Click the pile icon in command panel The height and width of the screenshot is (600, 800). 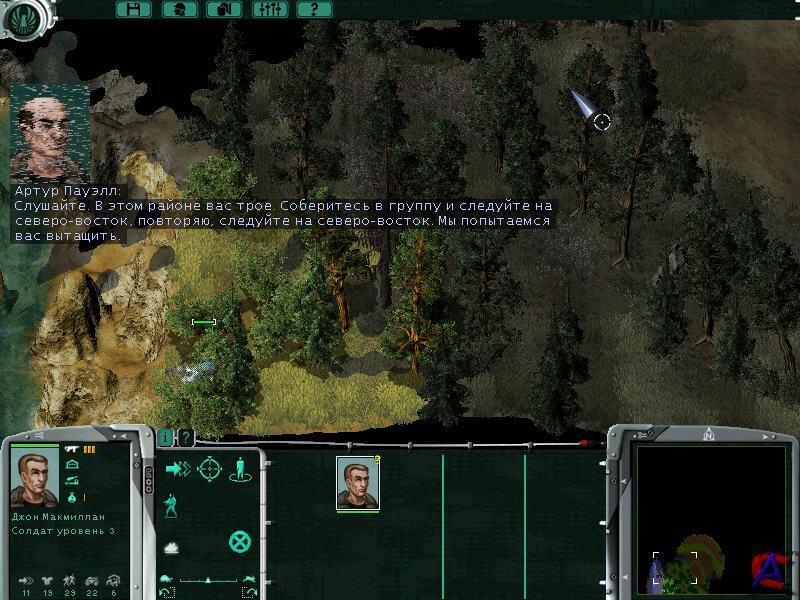pos(171,547)
